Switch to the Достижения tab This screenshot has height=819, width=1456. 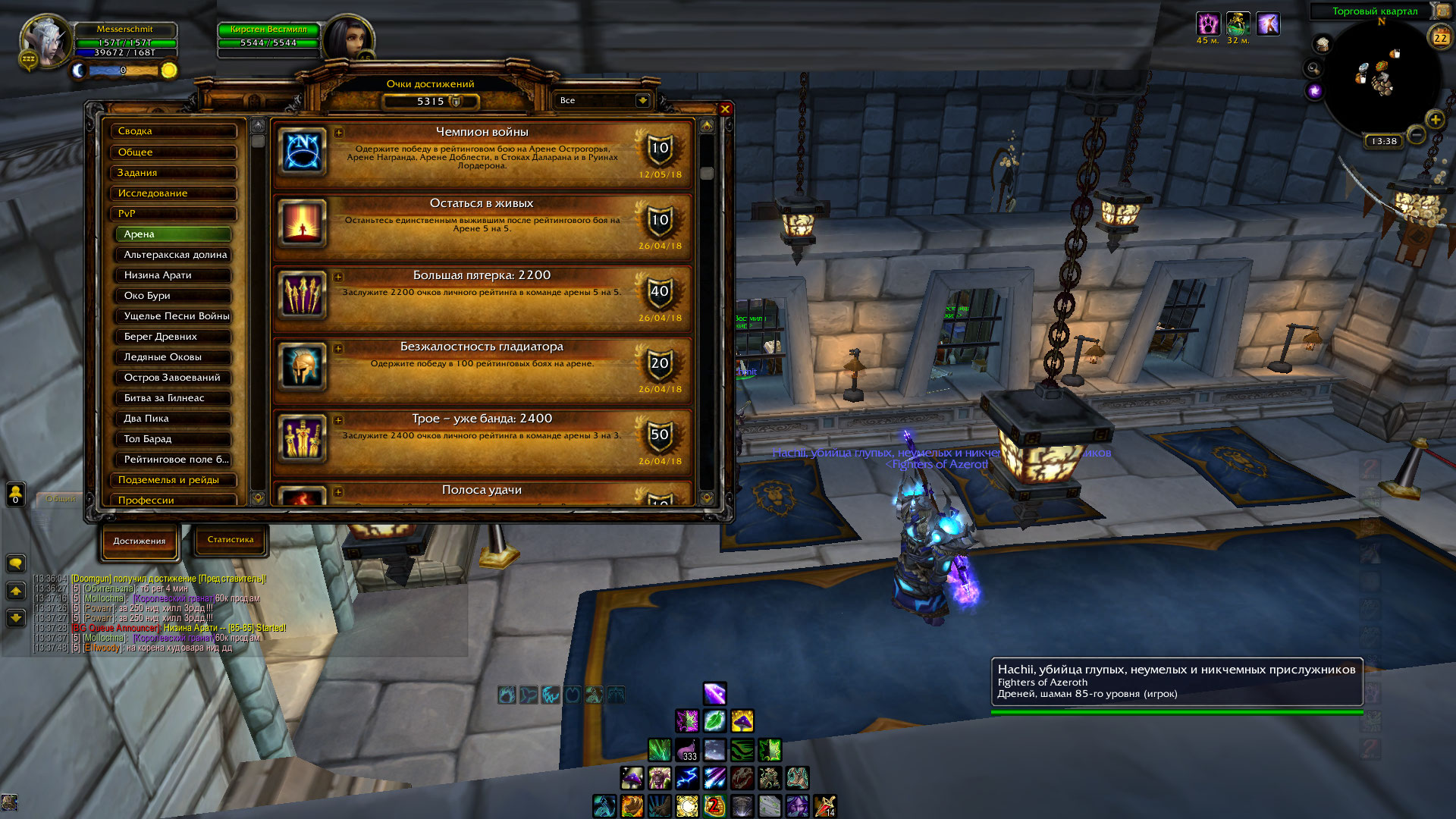coord(140,541)
